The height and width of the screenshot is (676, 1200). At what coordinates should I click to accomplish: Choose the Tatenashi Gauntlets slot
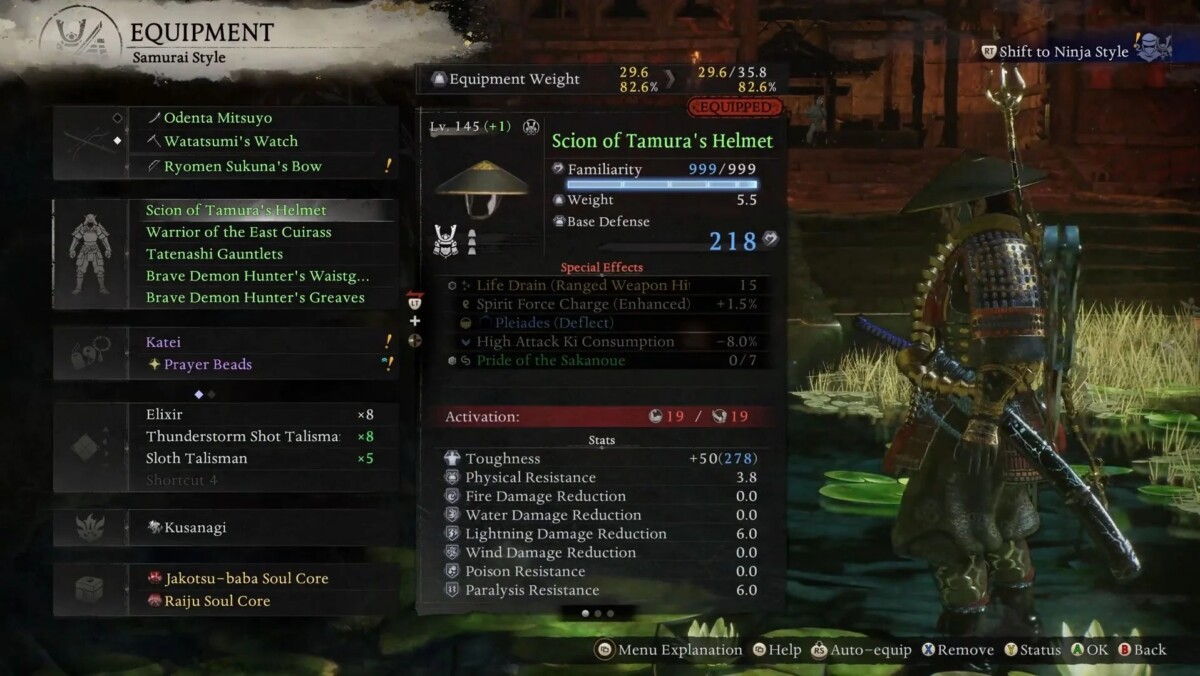pos(214,254)
